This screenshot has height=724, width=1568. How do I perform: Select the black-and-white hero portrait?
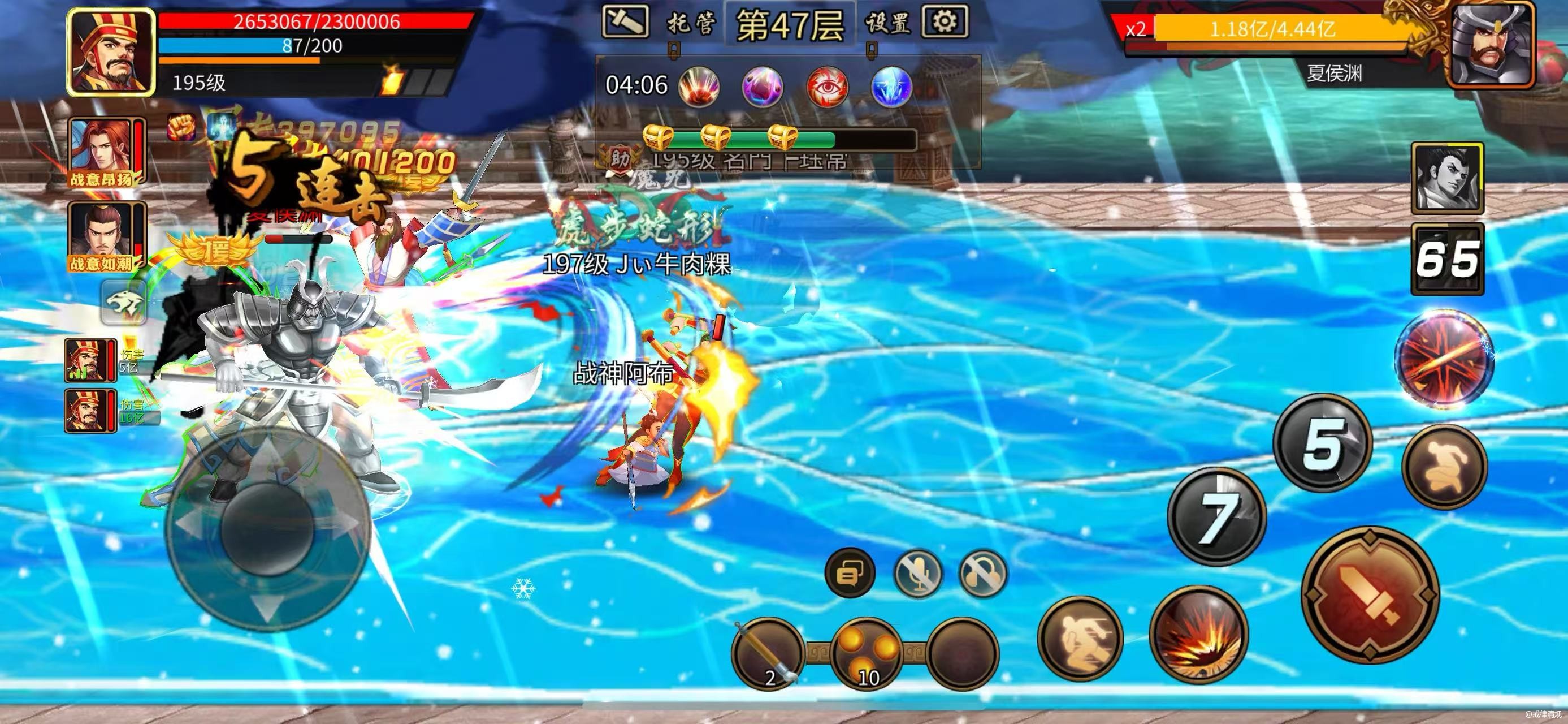click(1447, 178)
